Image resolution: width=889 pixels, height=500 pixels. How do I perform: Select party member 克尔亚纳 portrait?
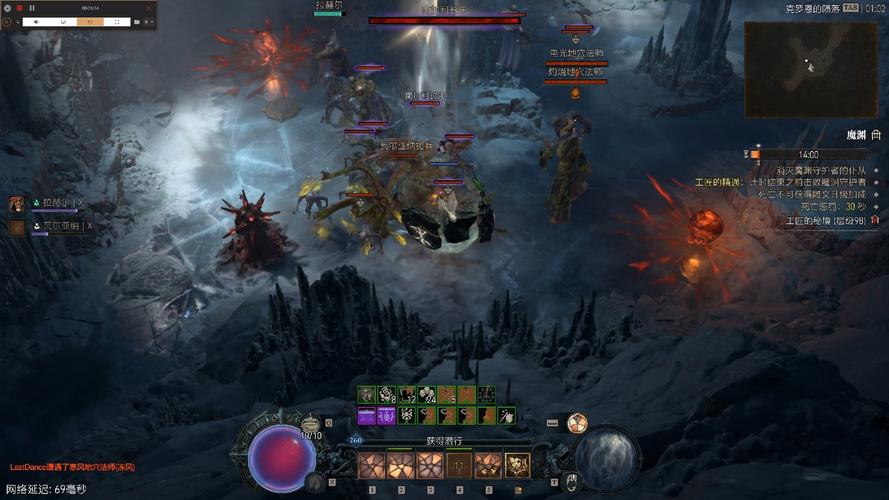17,227
